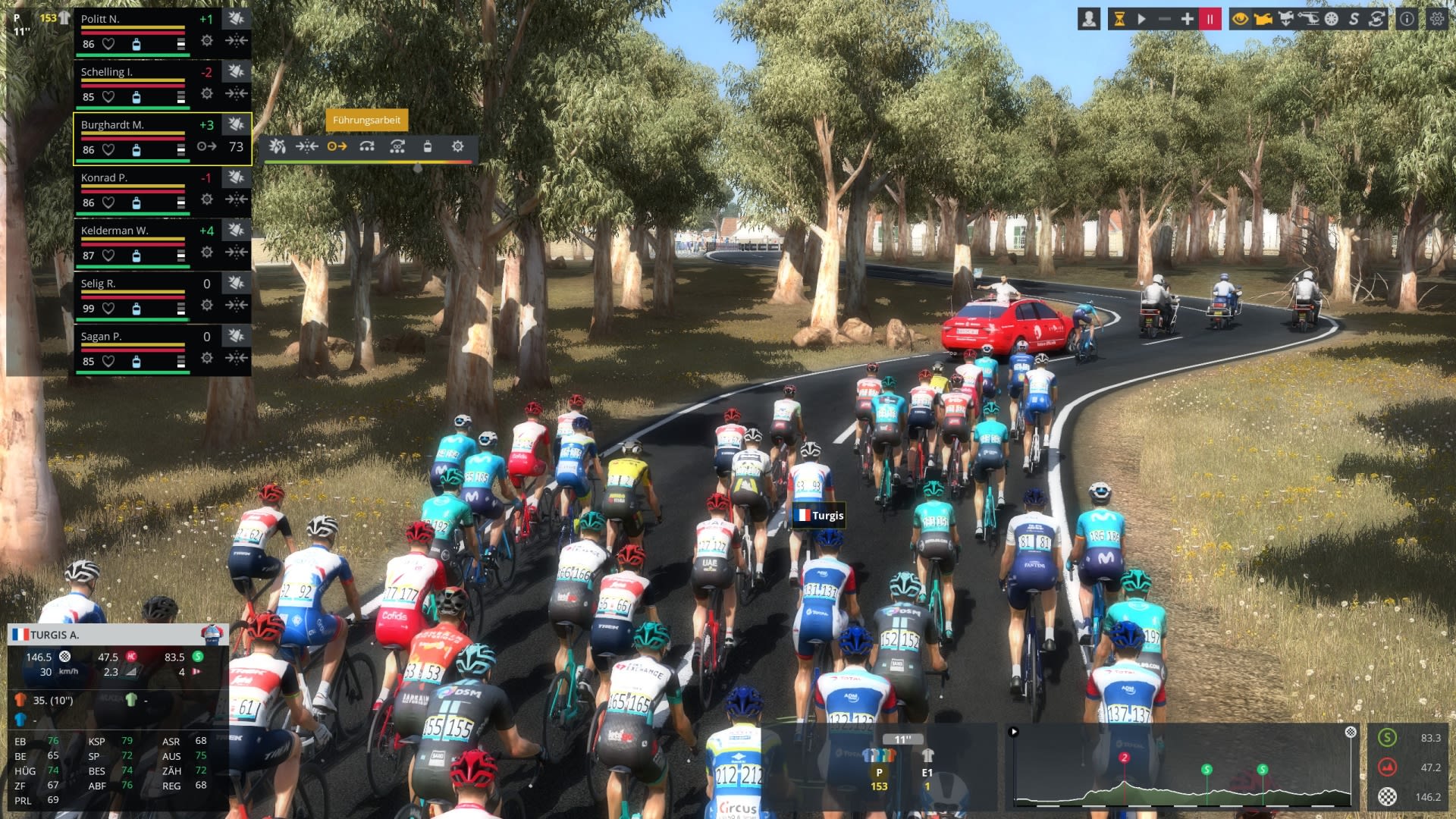Open the settings gear in the top bar
This screenshot has width=1456, height=819.
click(x=1436, y=20)
